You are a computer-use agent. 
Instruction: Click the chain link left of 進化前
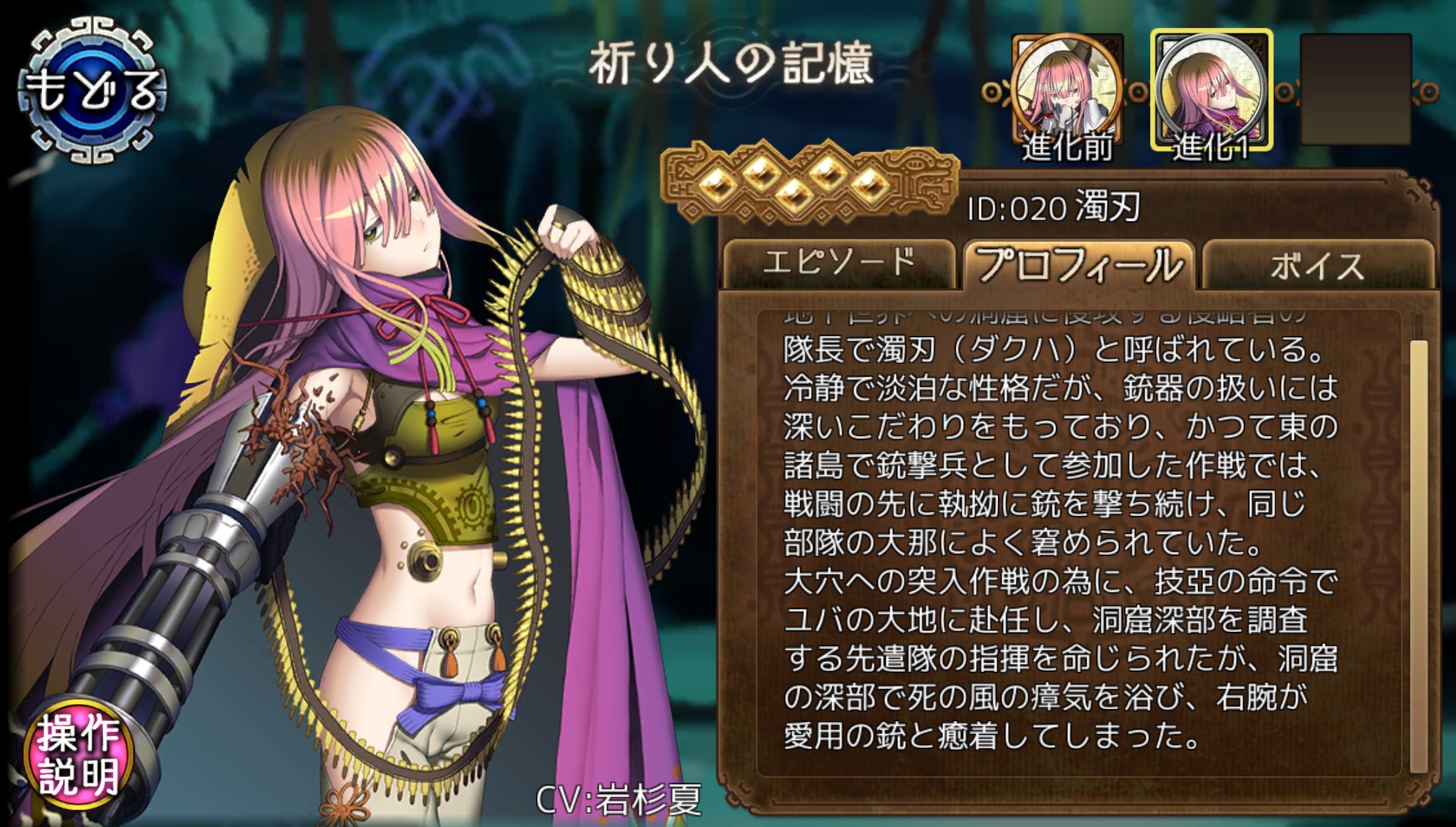993,91
